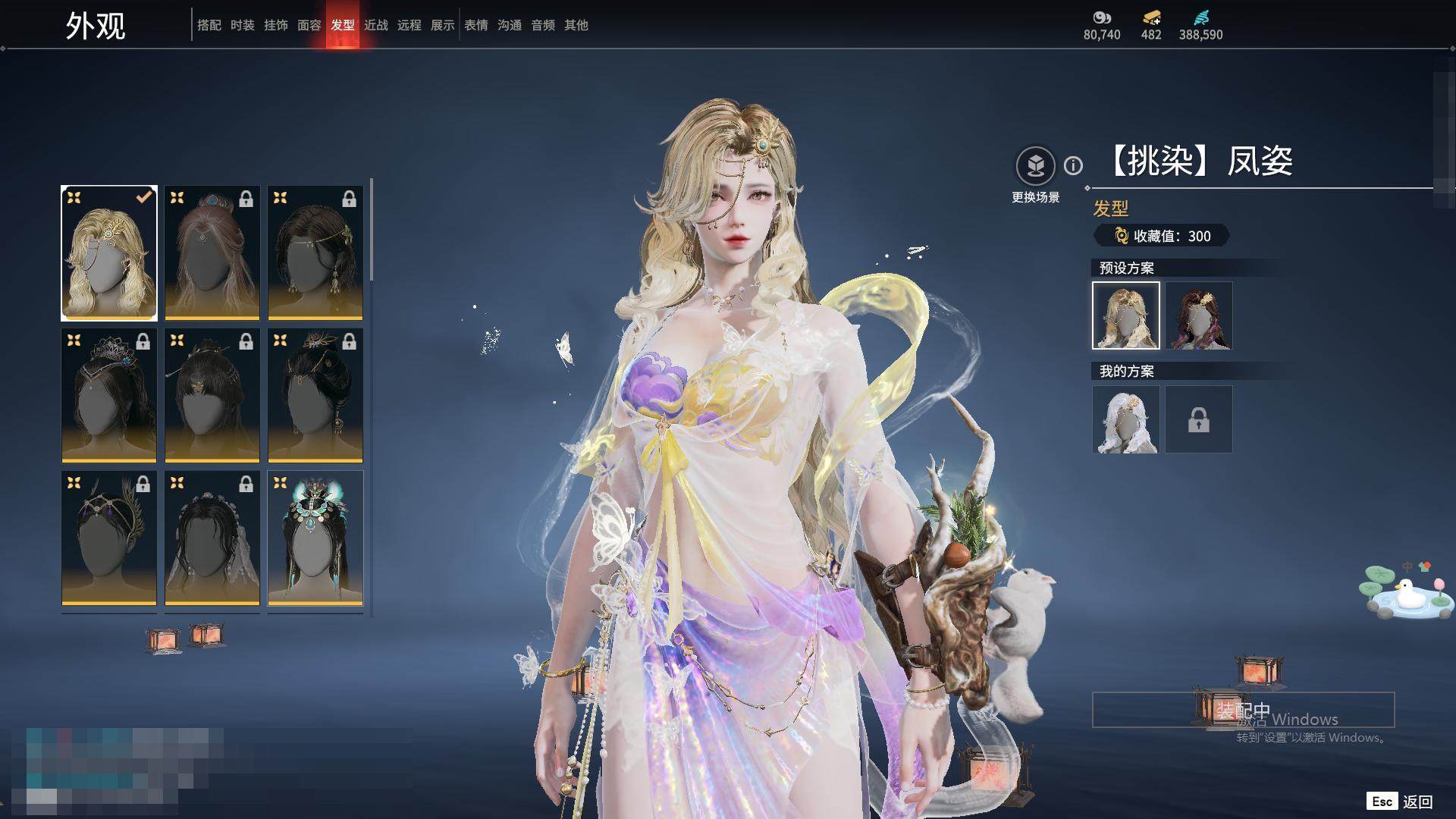Select the 其他 tab
This screenshot has height=819, width=1456.
pyautogui.click(x=576, y=25)
